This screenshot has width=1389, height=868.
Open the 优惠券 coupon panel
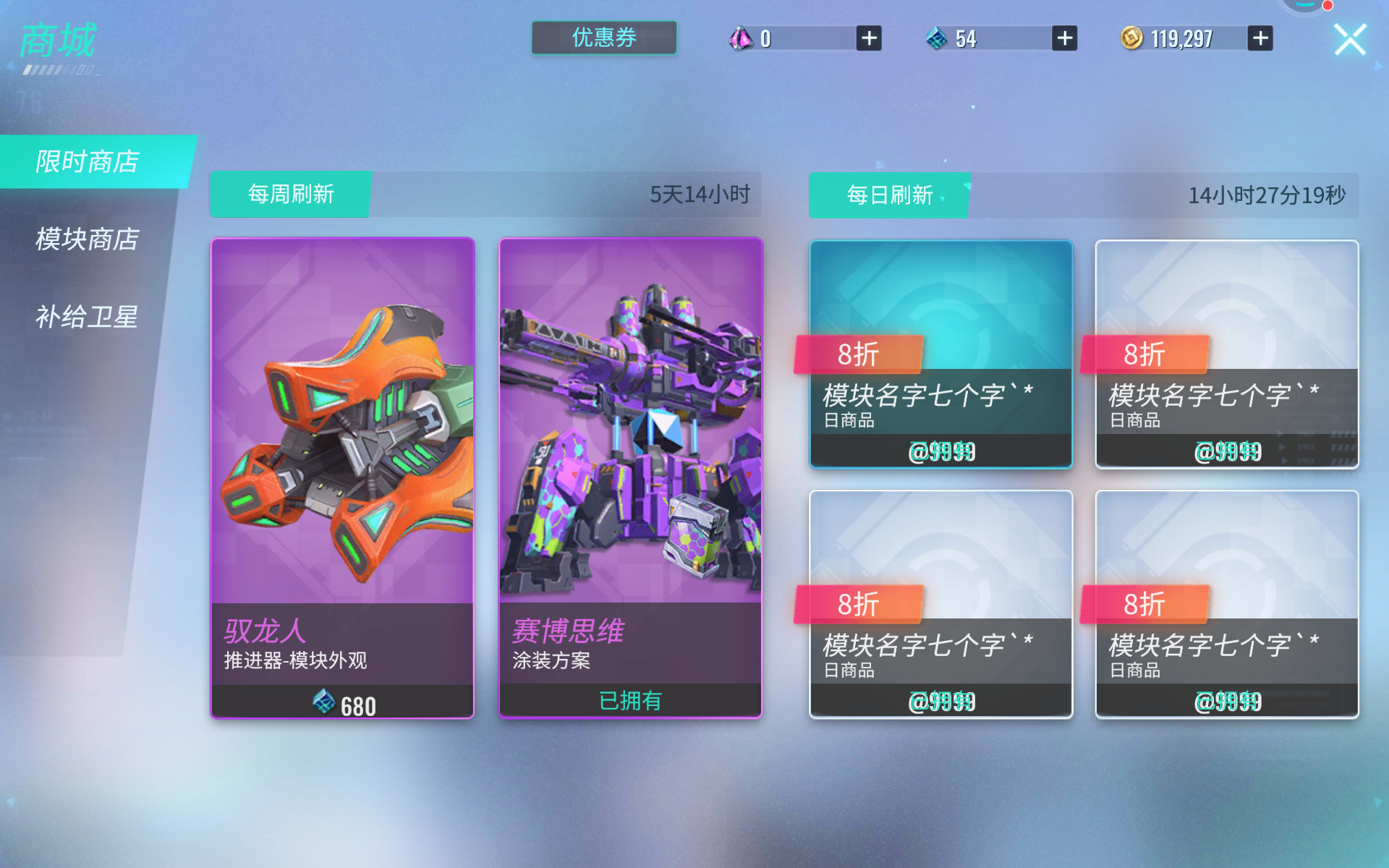tap(603, 39)
